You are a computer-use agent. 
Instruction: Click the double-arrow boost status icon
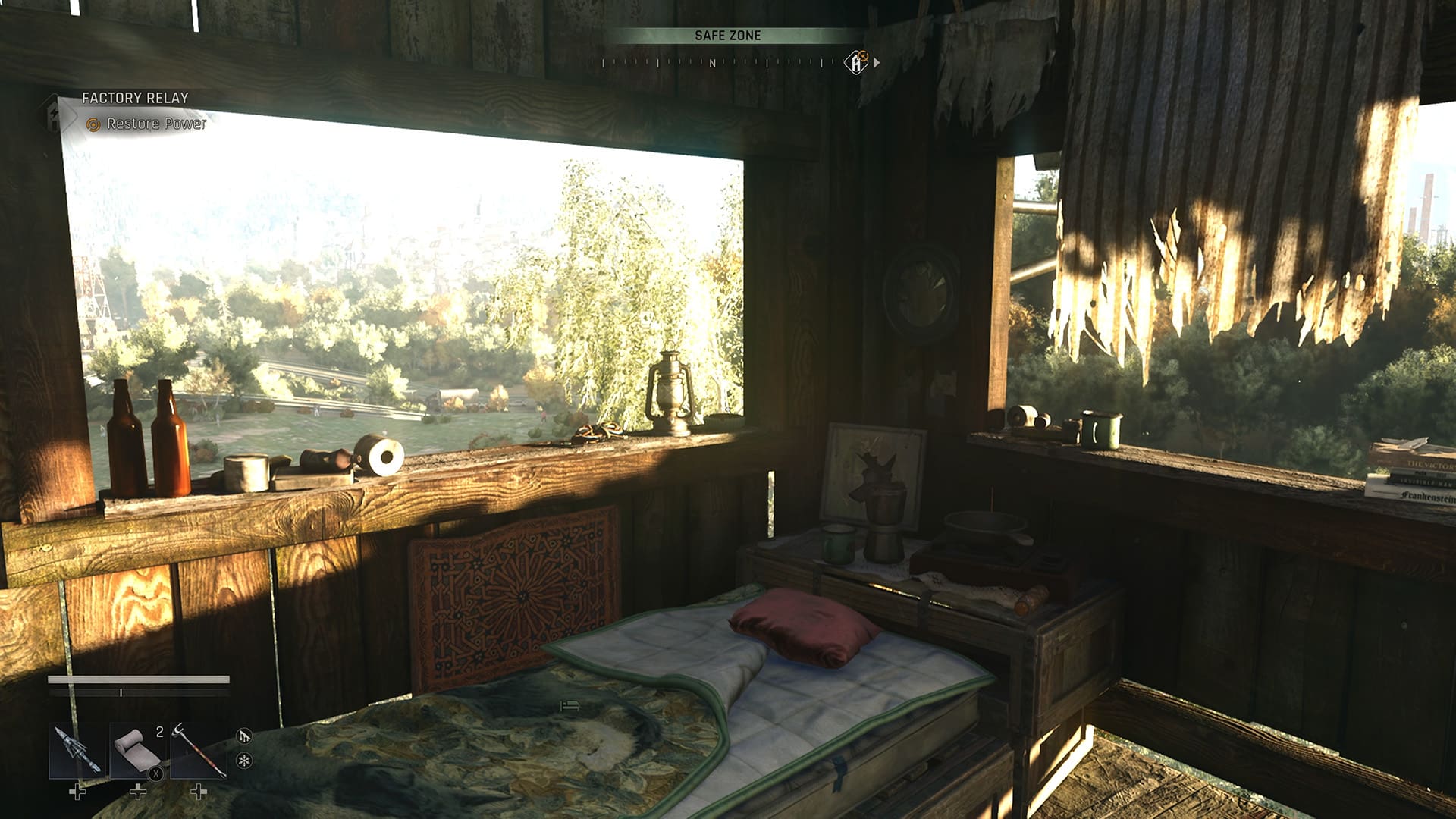tap(245, 736)
